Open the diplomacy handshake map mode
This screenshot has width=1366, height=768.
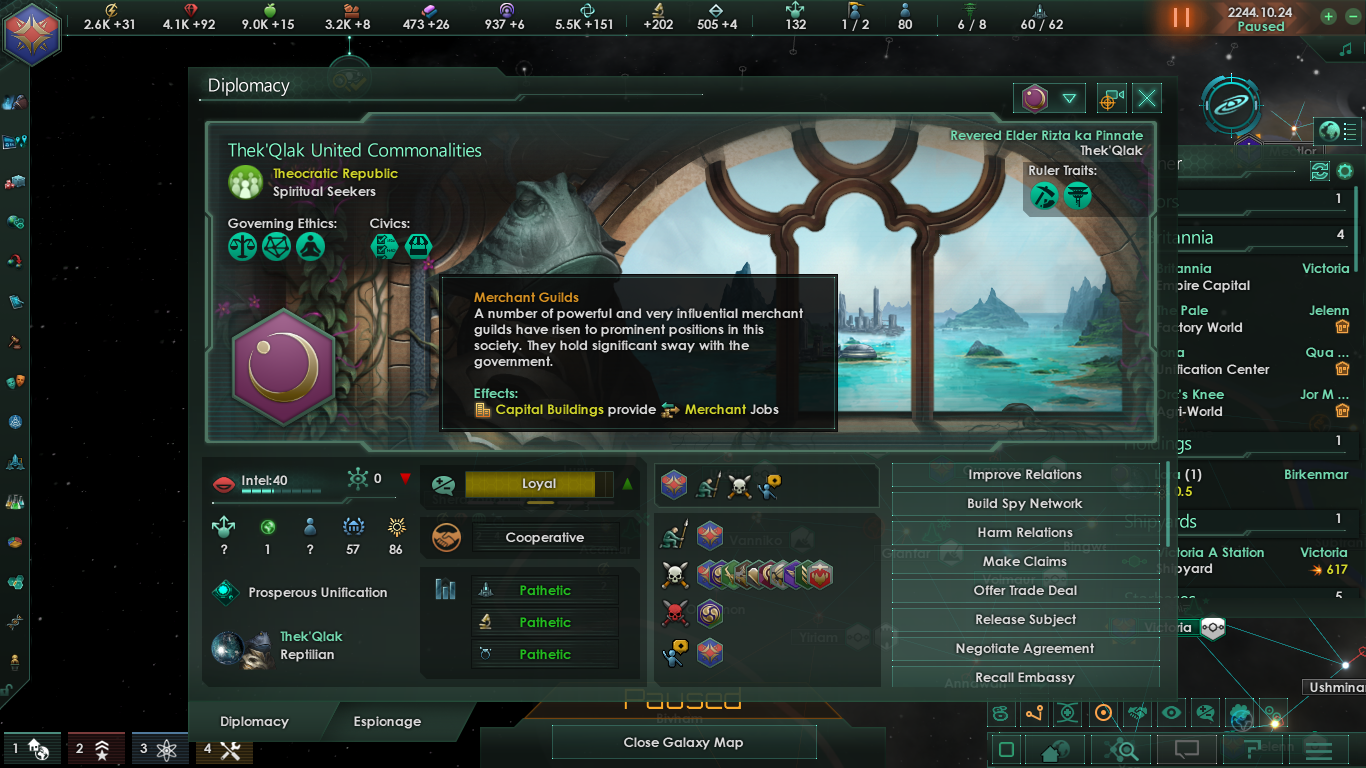[x=1136, y=713]
